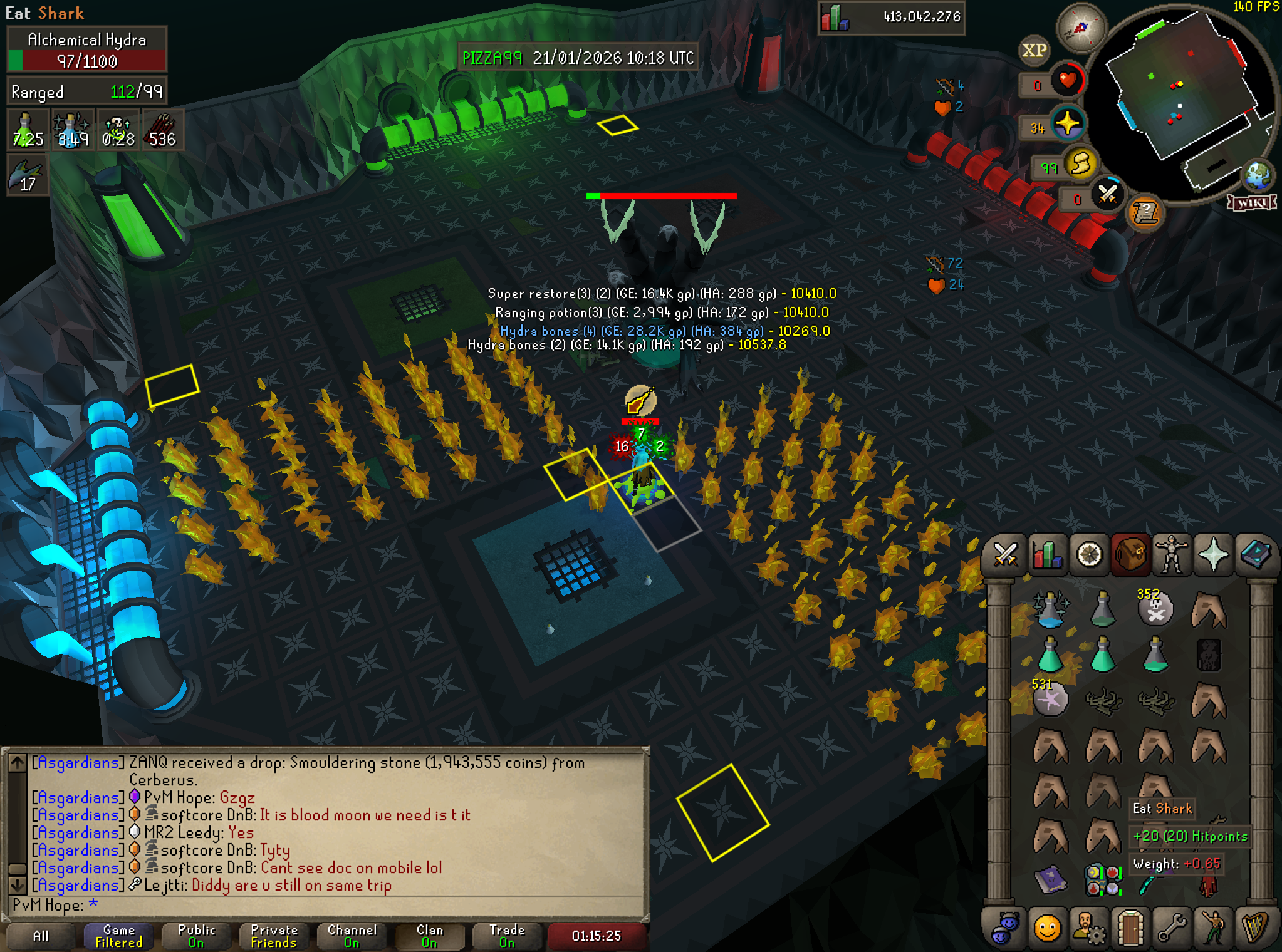
Task: Toggle the XP drops button
Action: point(1034,50)
